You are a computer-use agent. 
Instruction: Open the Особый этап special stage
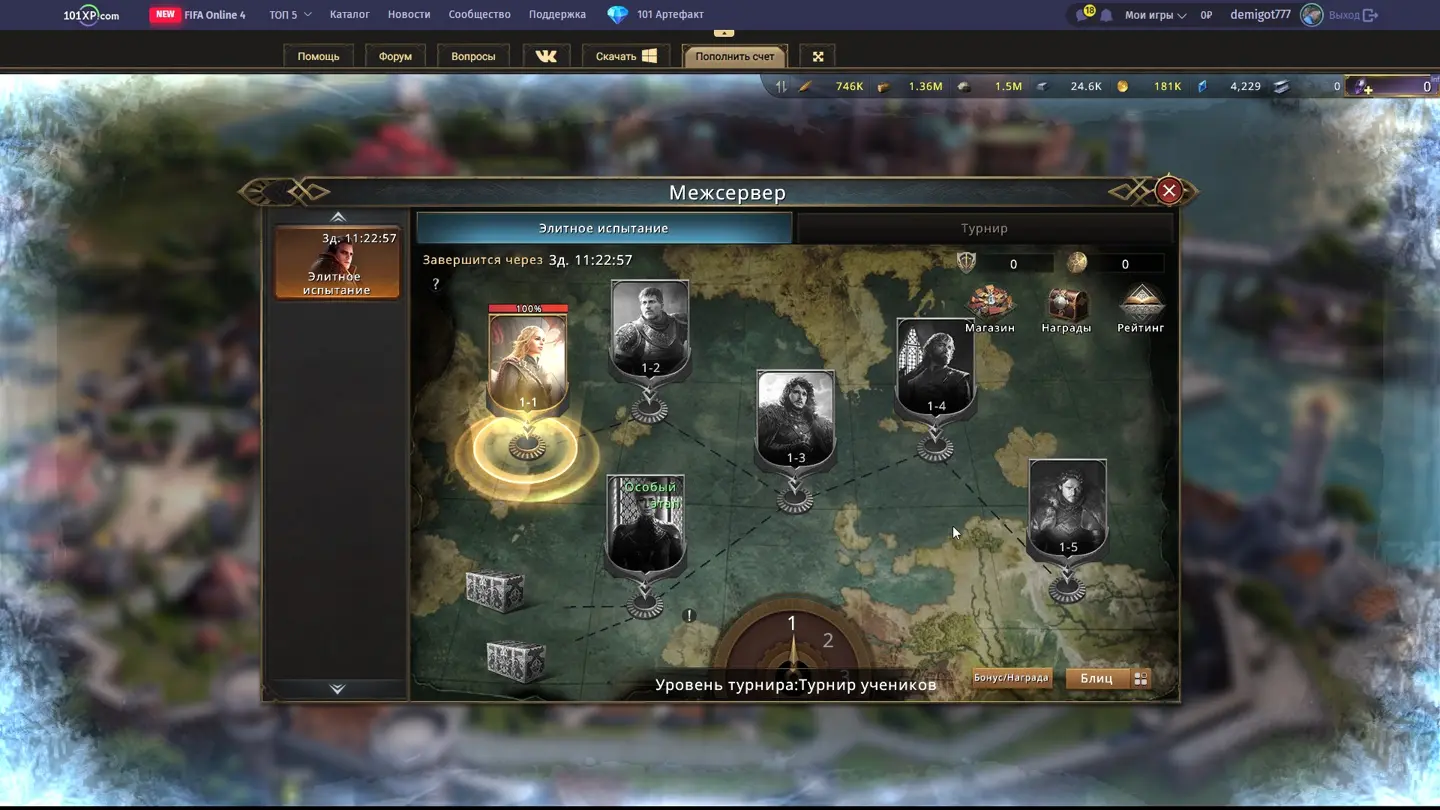tap(646, 525)
